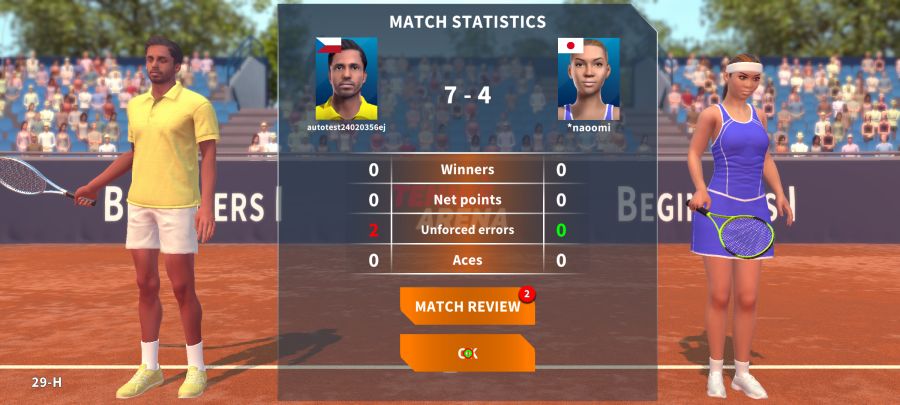View *naoomi's player portrait
This screenshot has width=900, height=405.
[x=588, y=79]
